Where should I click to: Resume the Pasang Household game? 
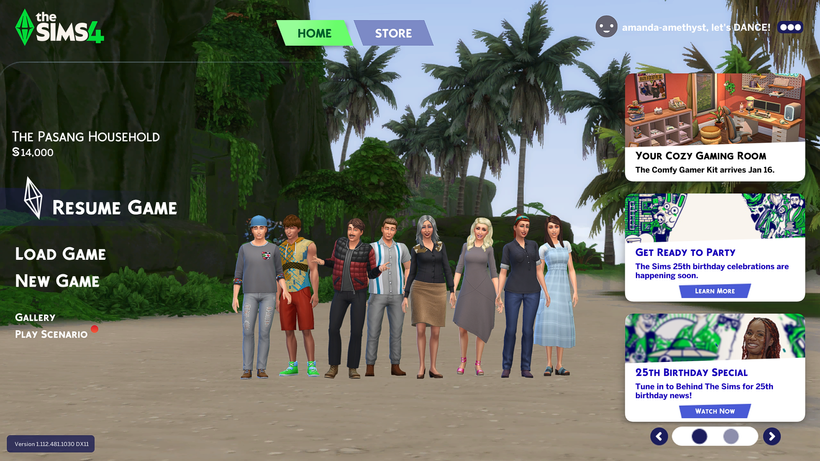[x=114, y=208]
